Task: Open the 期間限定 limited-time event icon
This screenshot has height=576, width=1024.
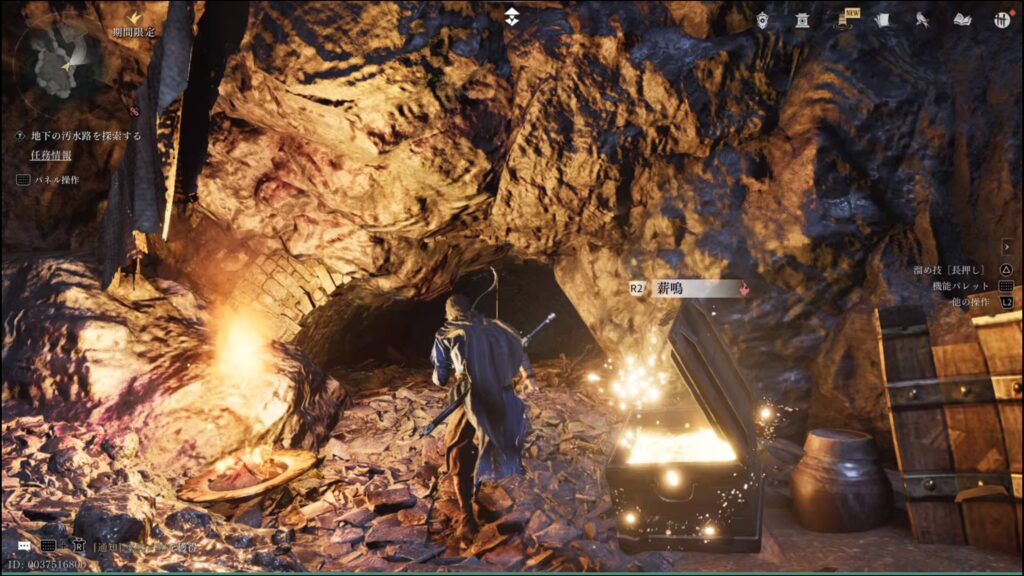Action: (135, 19)
